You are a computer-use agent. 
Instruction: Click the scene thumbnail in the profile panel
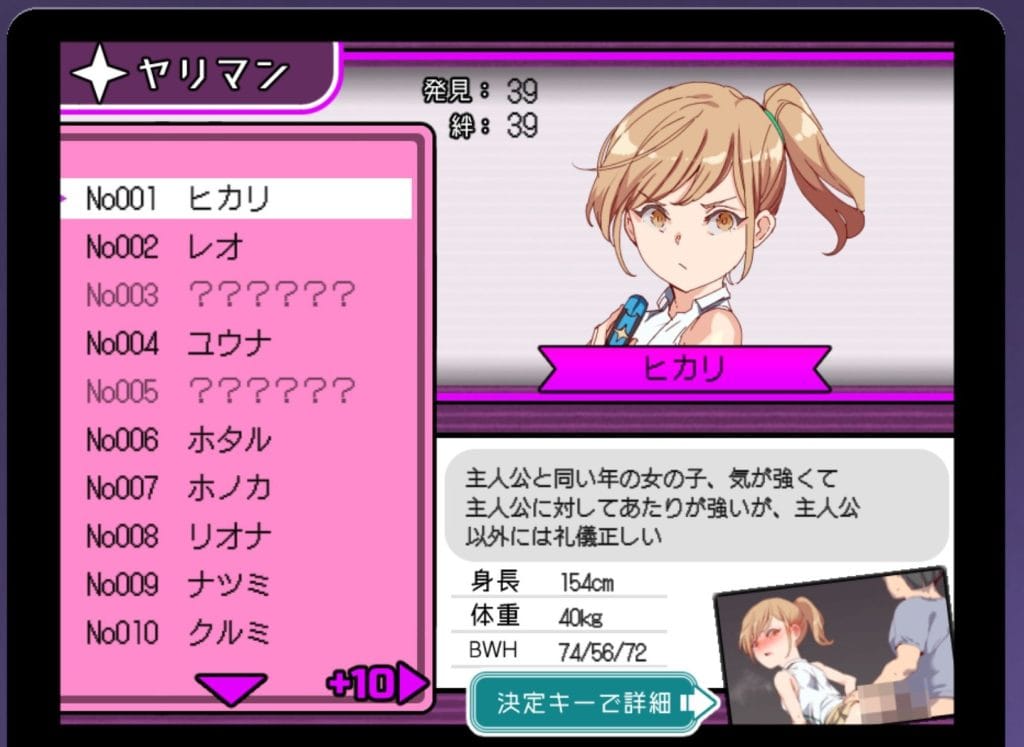coord(833,647)
